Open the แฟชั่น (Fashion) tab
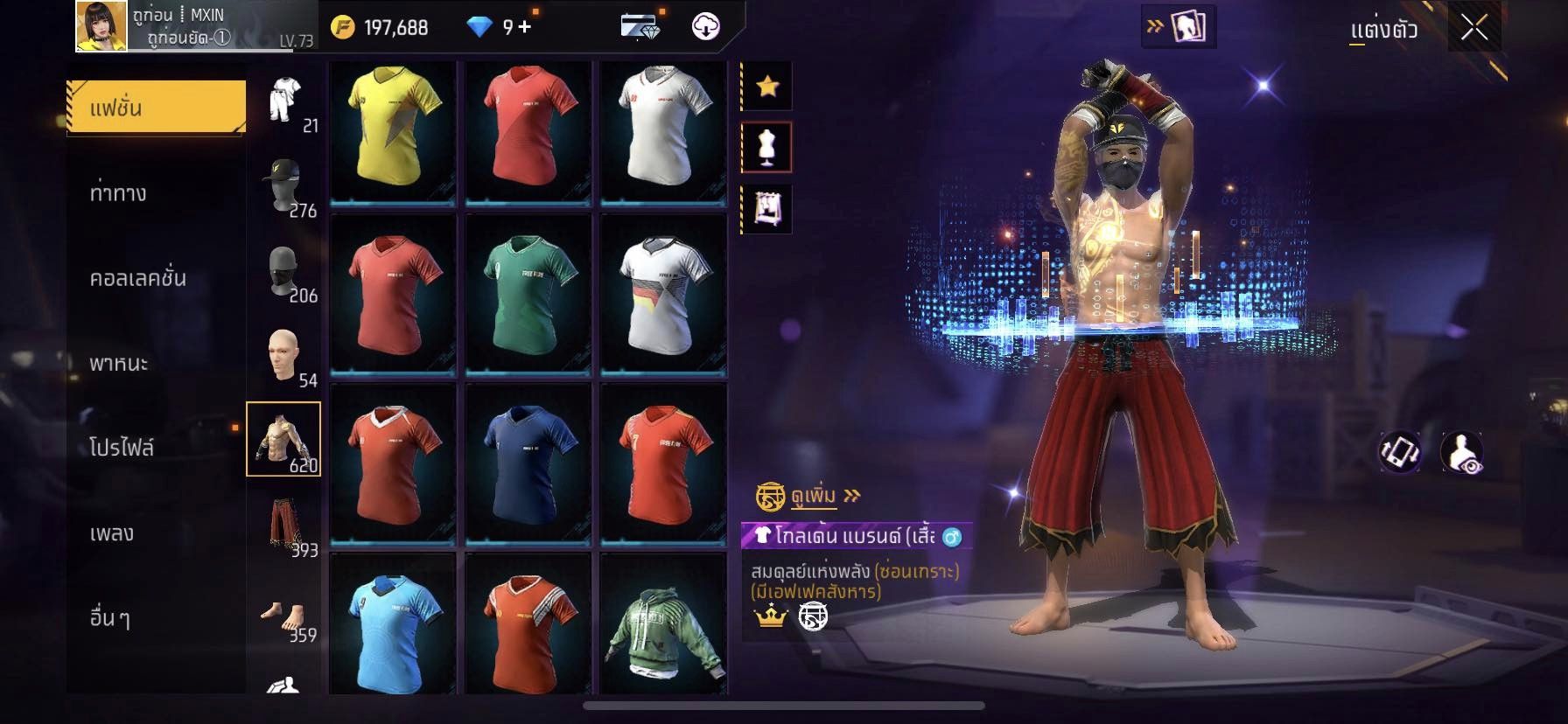Screen dimensions: 1568x724 point(157,108)
